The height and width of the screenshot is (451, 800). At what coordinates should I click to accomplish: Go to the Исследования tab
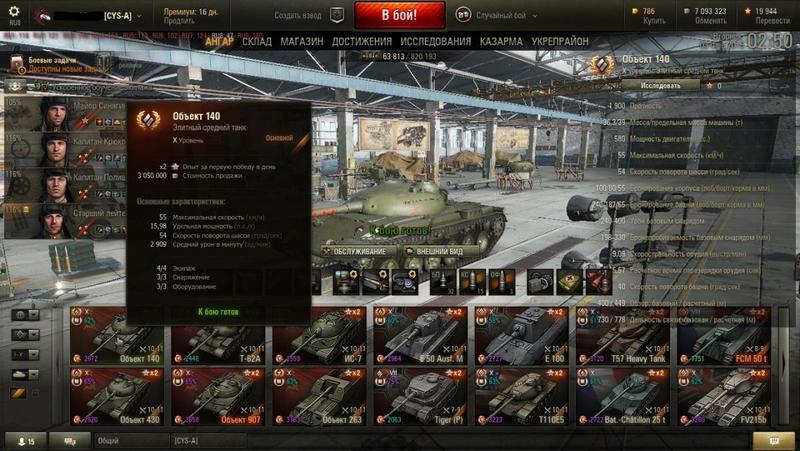pyautogui.click(x=435, y=42)
